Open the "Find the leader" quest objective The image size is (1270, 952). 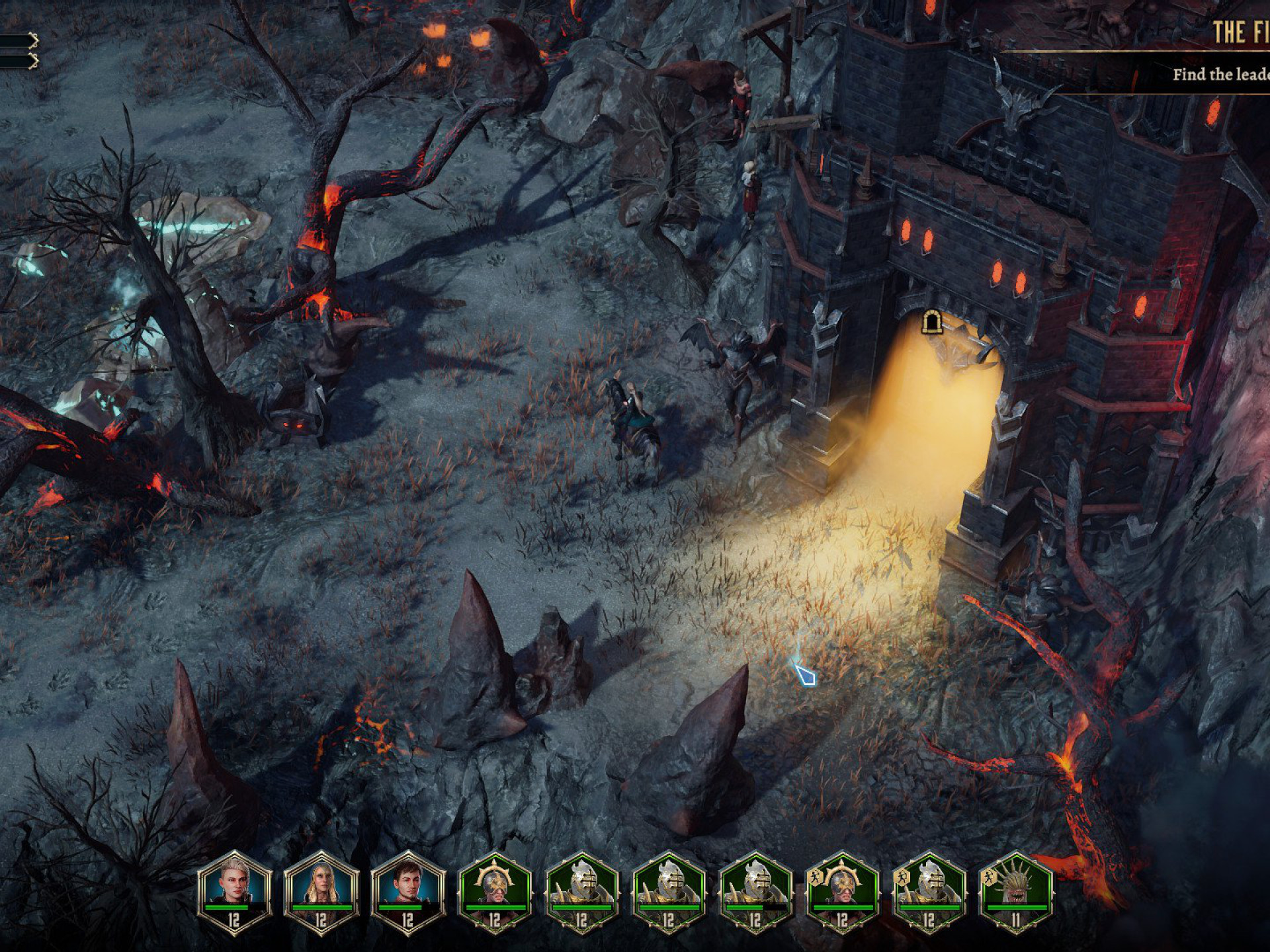coord(1220,74)
